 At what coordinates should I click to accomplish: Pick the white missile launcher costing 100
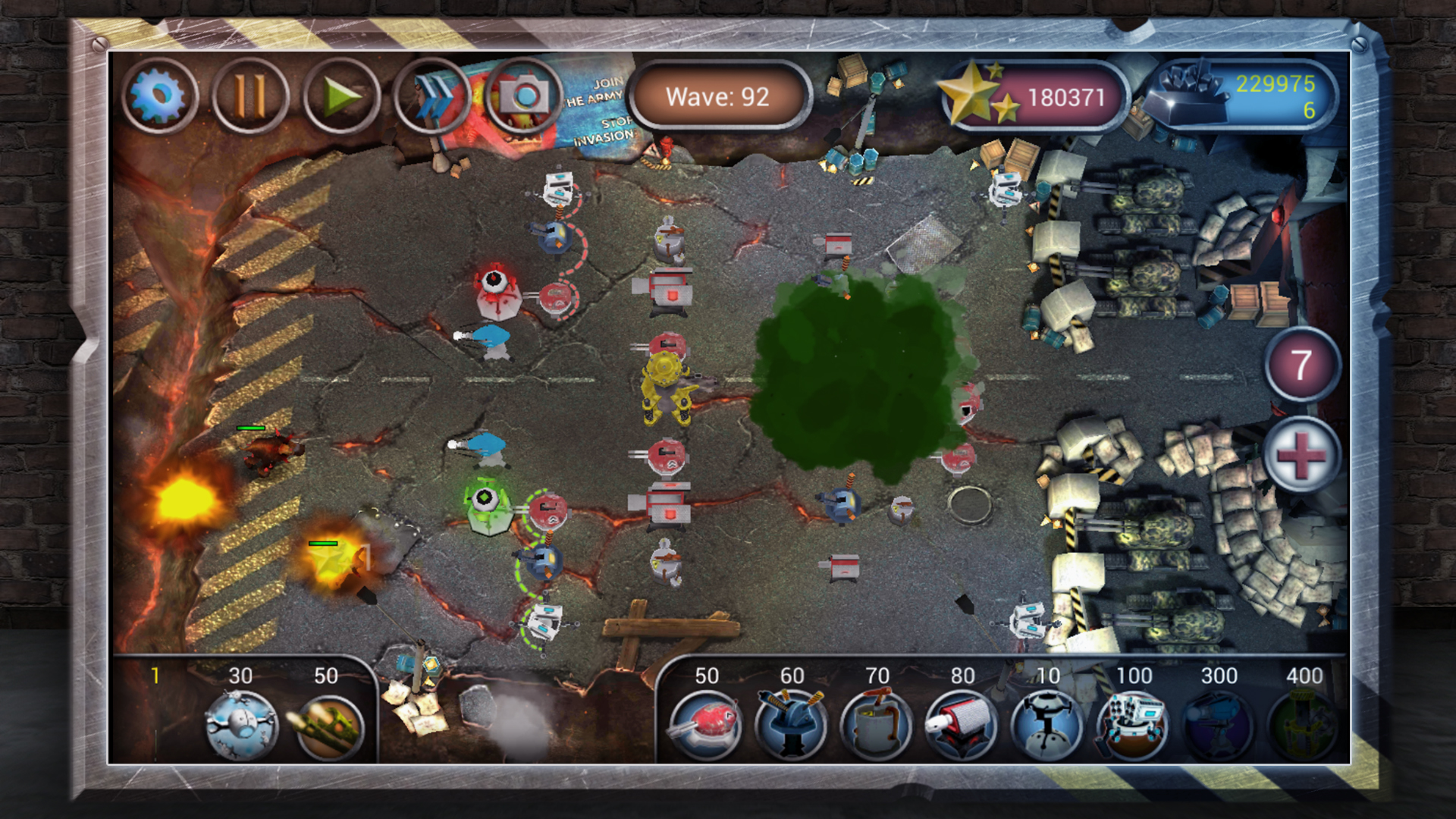pos(1133,724)
